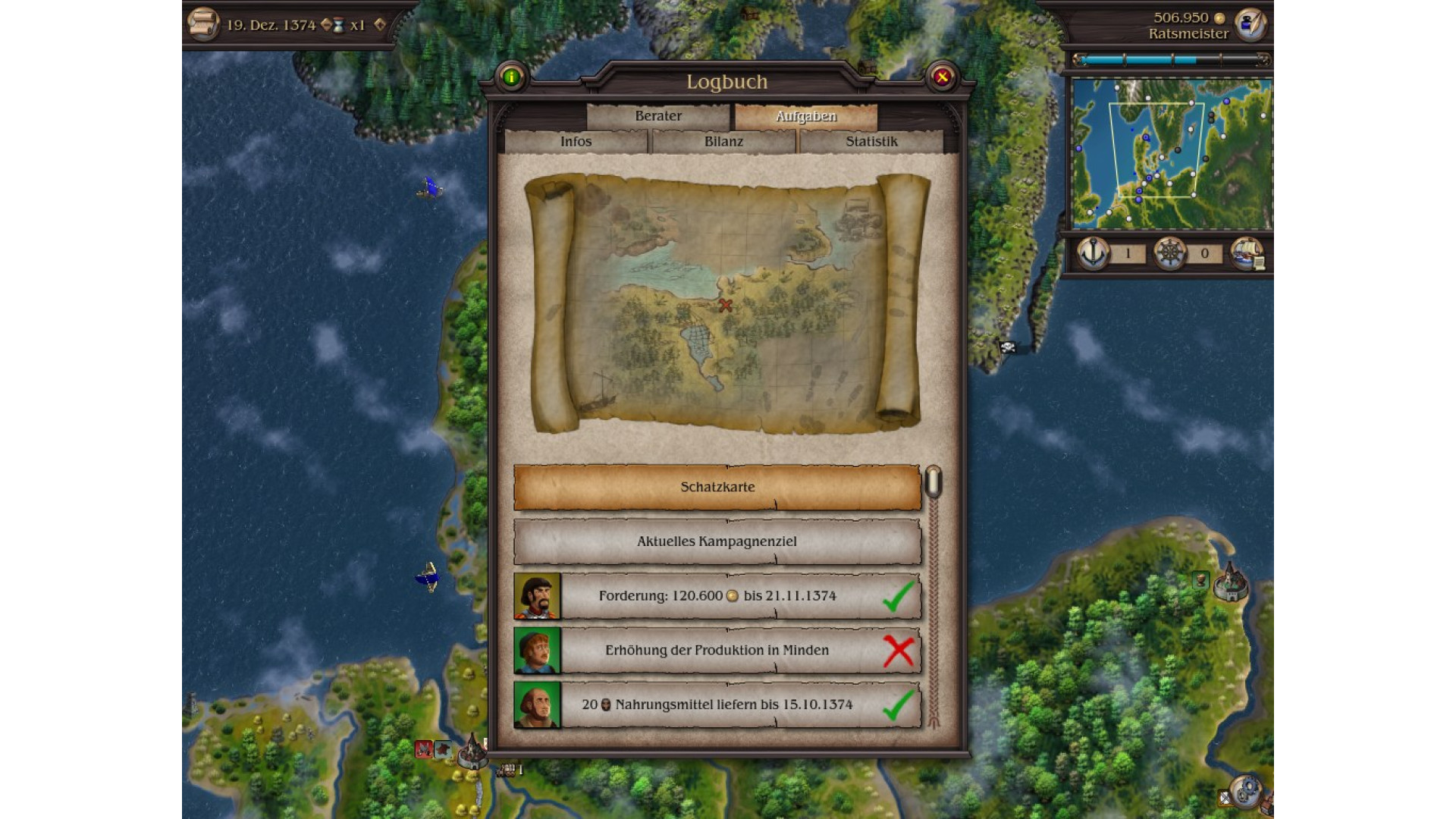This screenshot has height=819, width=1456.
Task: Click the task list scrollbar handle
Action: pos(934,482)
